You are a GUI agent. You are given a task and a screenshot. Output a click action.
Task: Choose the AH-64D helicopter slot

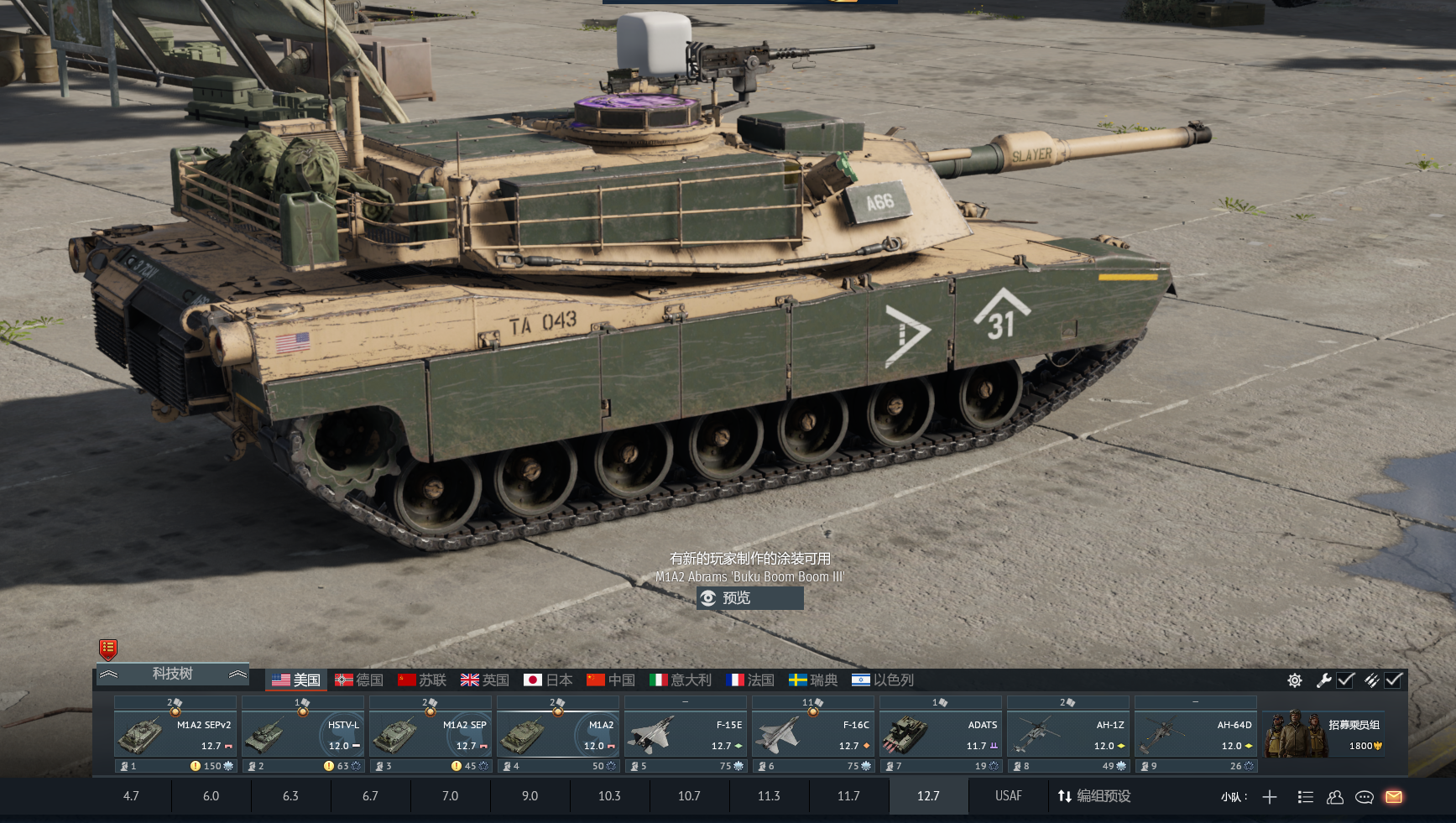pyautogui.click(x=1196, y=734)
